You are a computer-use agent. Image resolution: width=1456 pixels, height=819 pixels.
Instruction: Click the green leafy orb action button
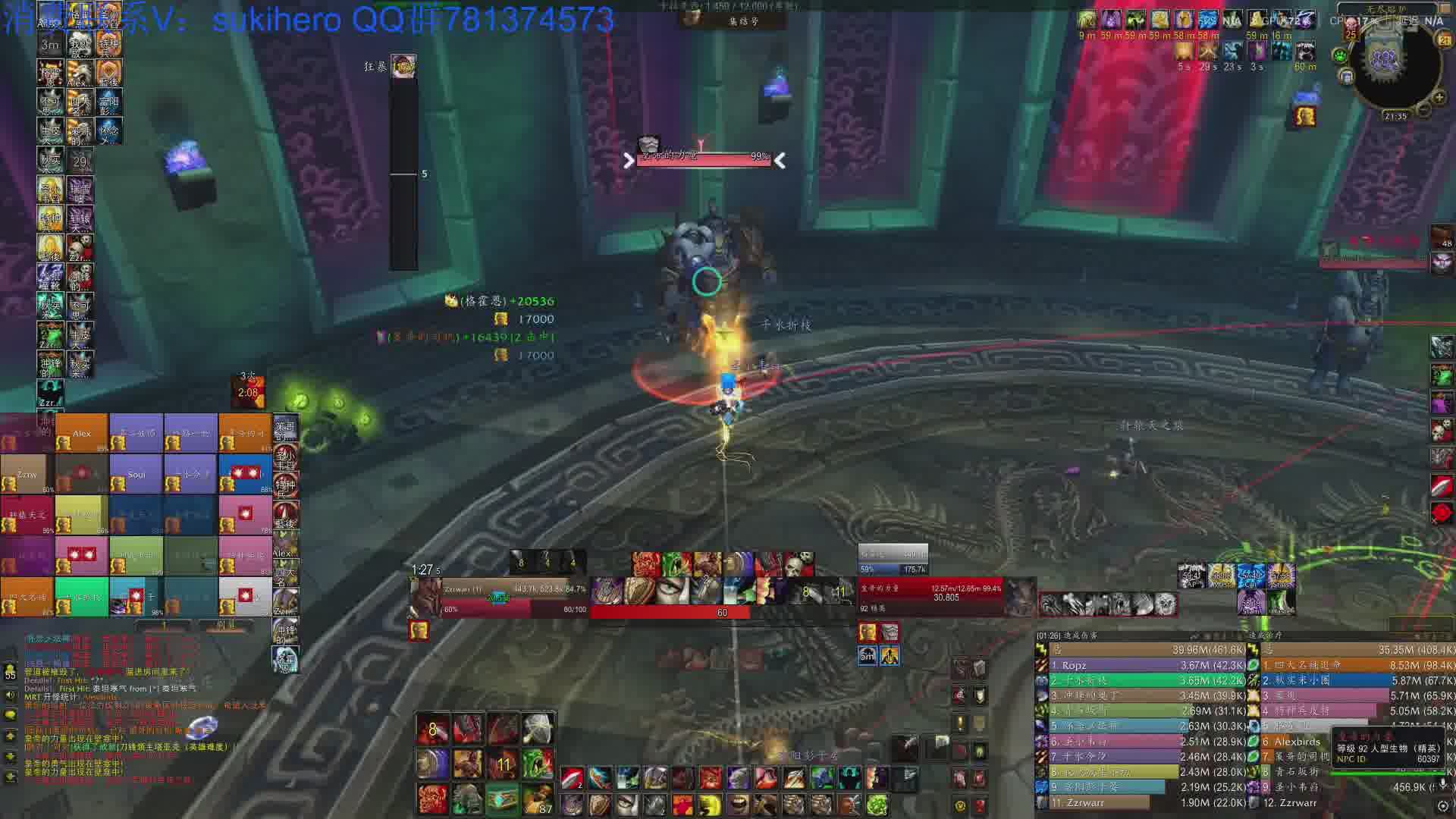(877, 804)
